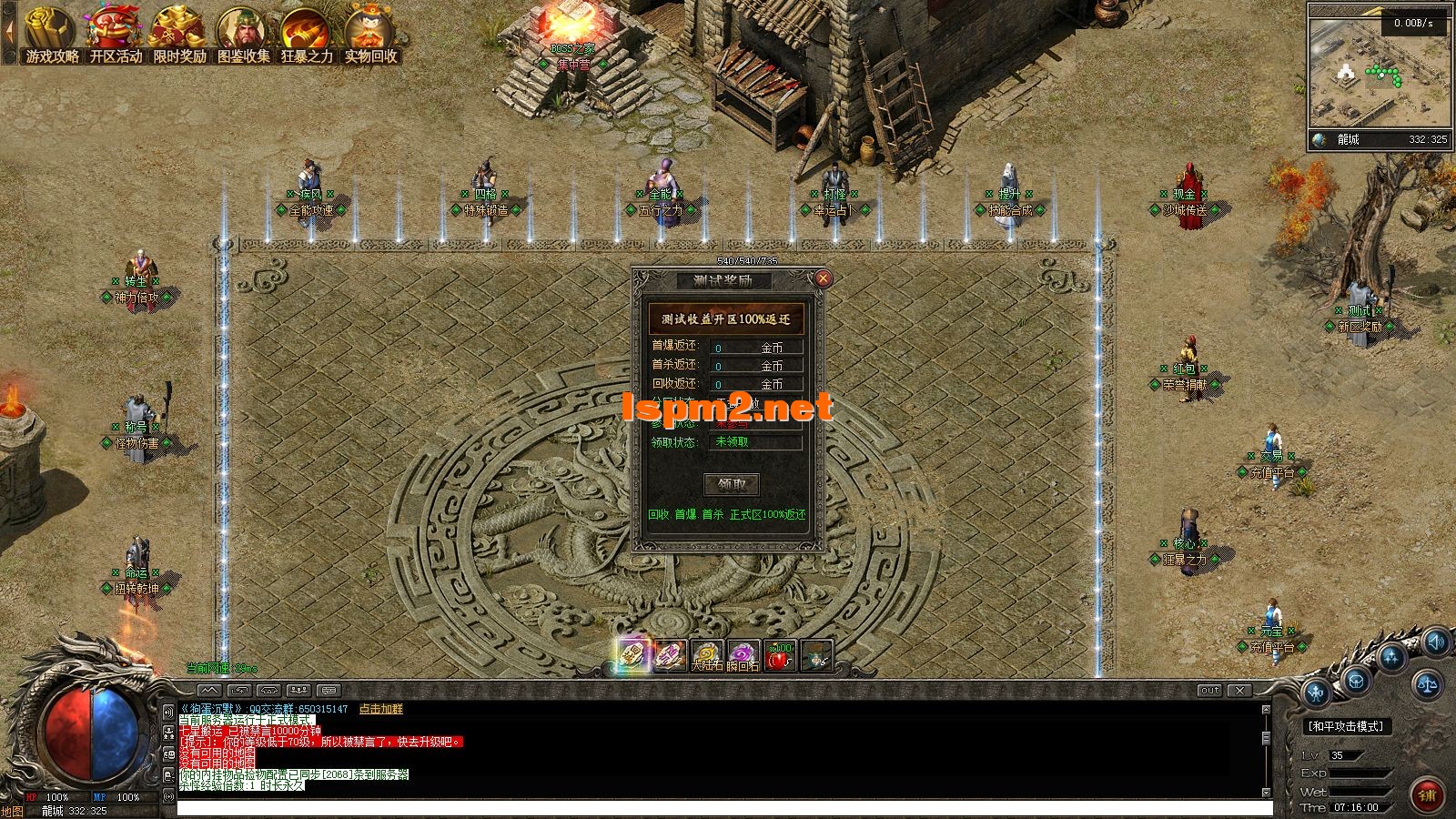Use the 瞬回石 recall stone slot

(x=743, y=655)
